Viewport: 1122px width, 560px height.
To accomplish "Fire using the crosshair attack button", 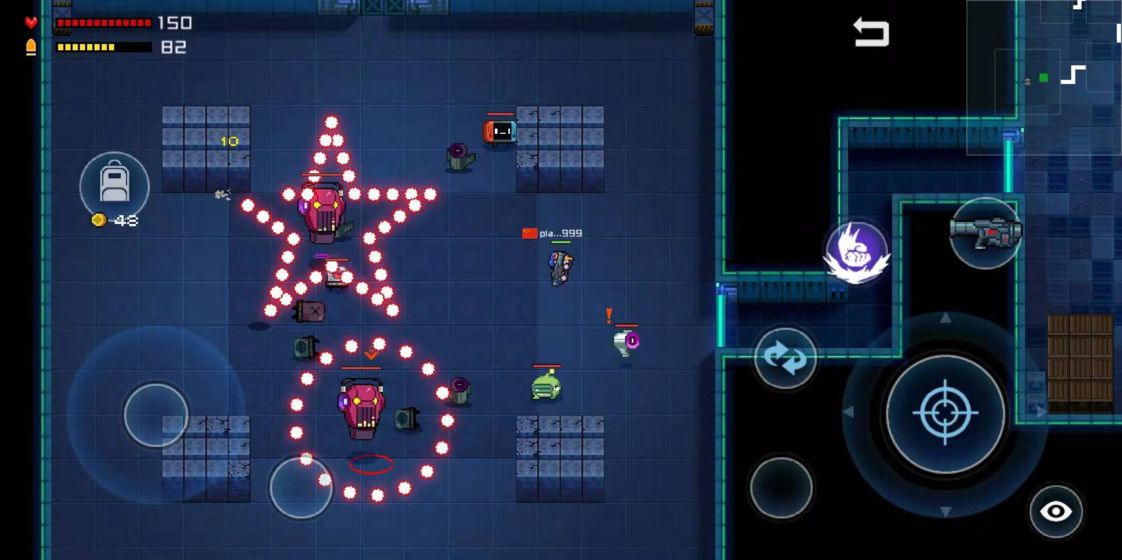I will [945, 413].
